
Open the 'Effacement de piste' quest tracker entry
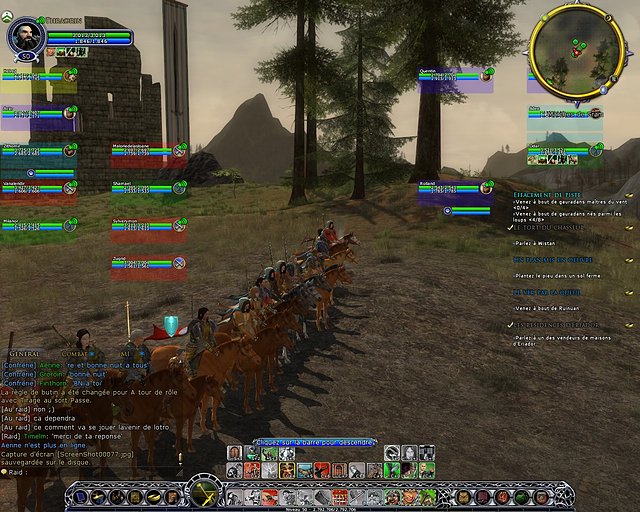pos(548,194)
